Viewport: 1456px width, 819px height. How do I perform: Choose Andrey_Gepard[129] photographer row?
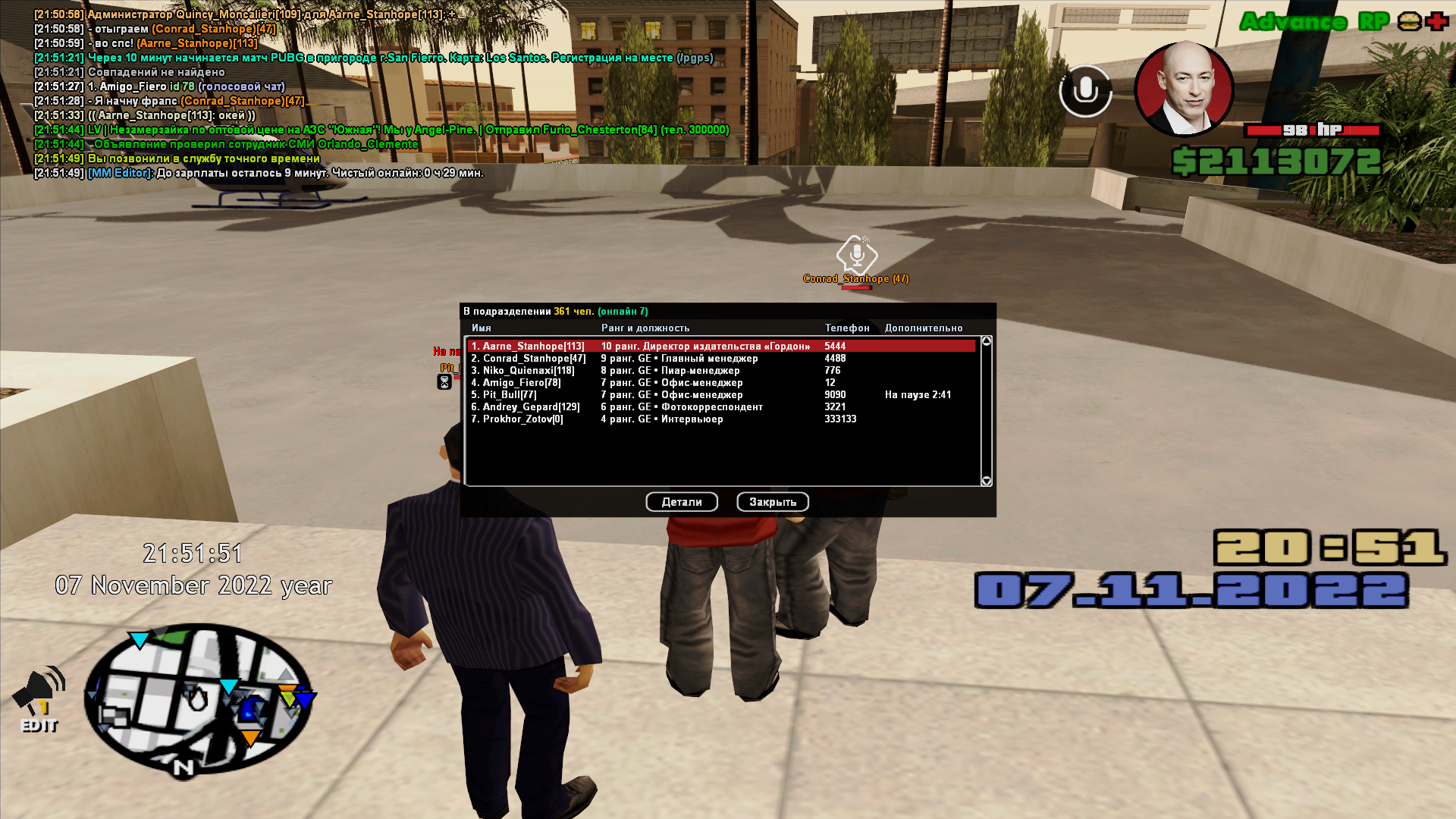720,407
